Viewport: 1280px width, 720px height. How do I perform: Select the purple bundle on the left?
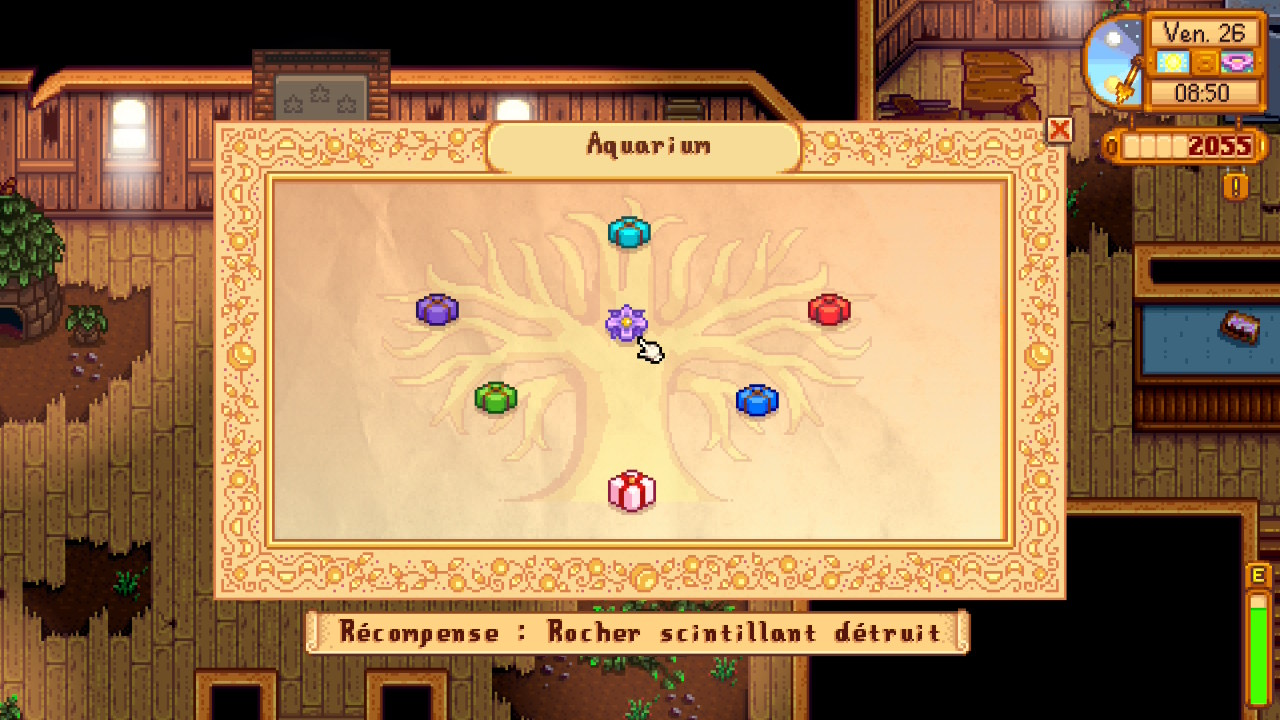pyautogui.click(x=437, y=310)
